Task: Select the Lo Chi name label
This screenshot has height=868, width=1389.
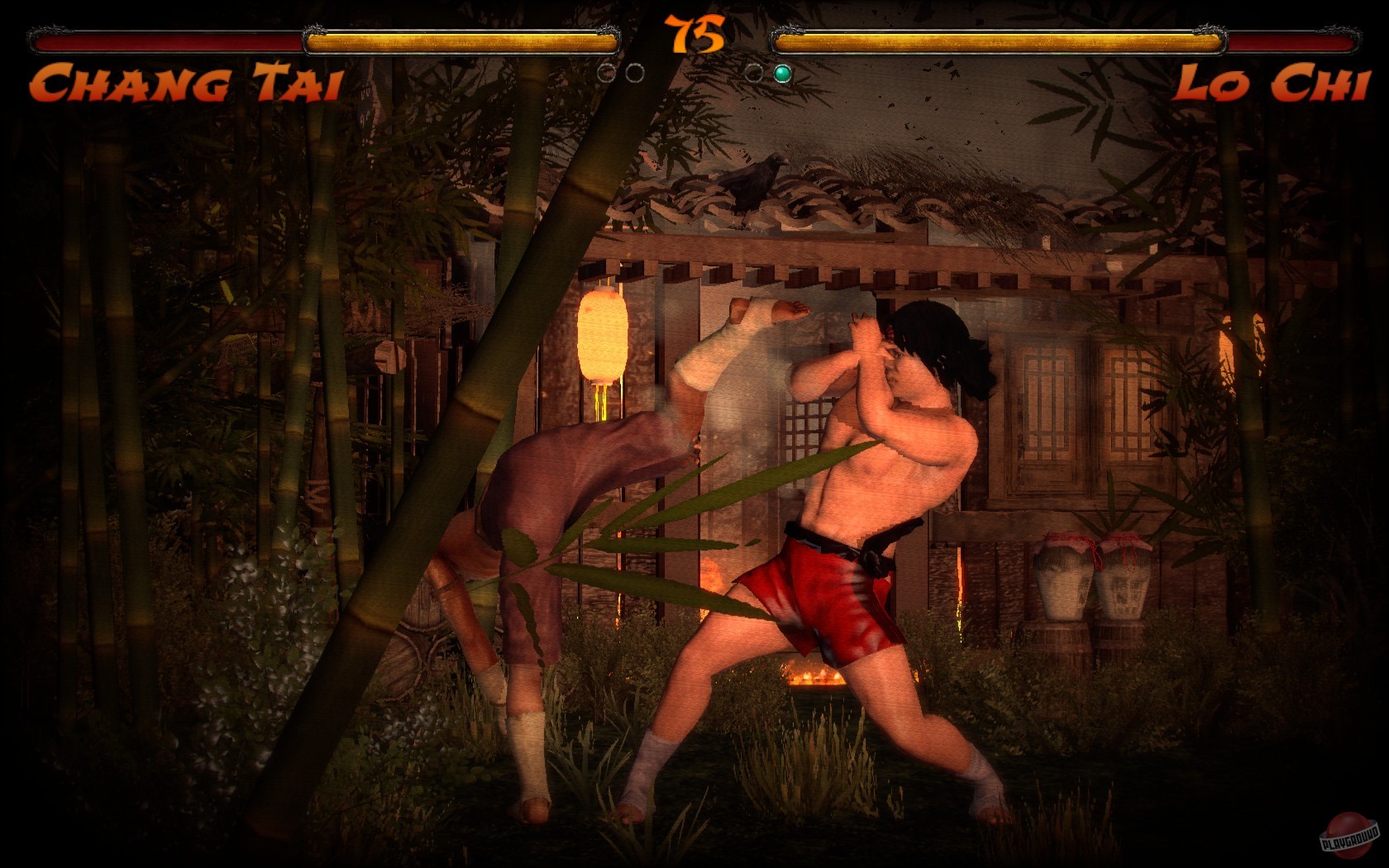Action: tap(1273, 83)
